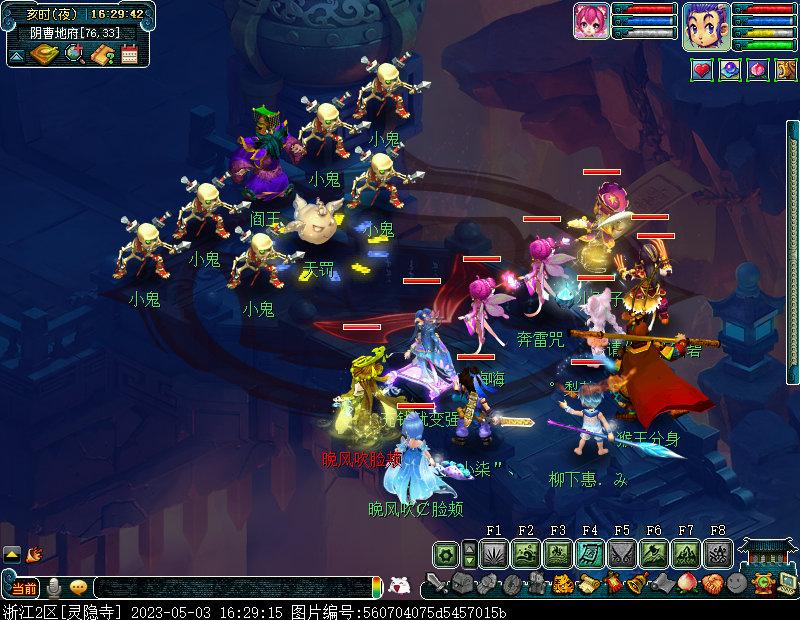Activate the F7 mountain skill shortcut
The height and width of the screenshot is (620, 800).
[686, 553]
